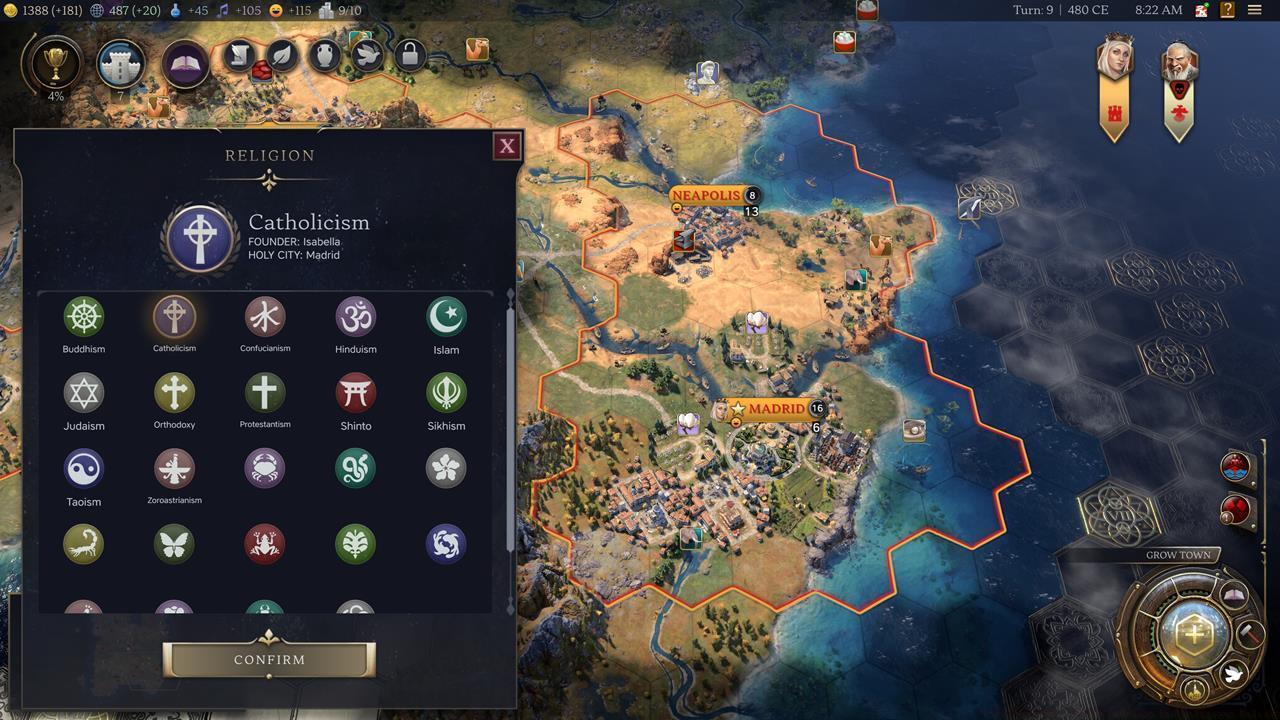Select the Buddhism religion icon
The height and width of the screenshot is (720, 1280).
click(x=84, y=317)
